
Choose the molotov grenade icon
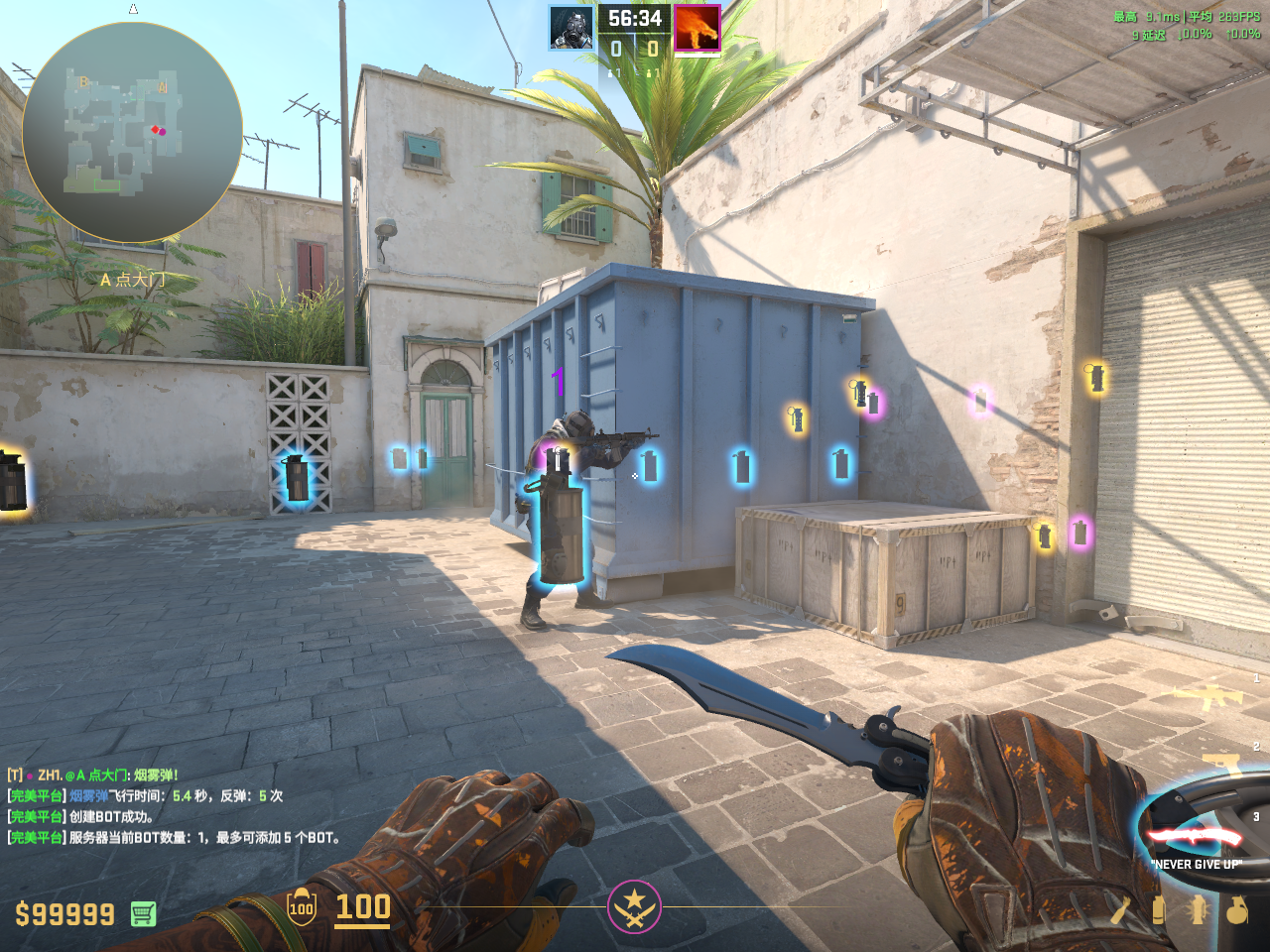click(1121, 909)
